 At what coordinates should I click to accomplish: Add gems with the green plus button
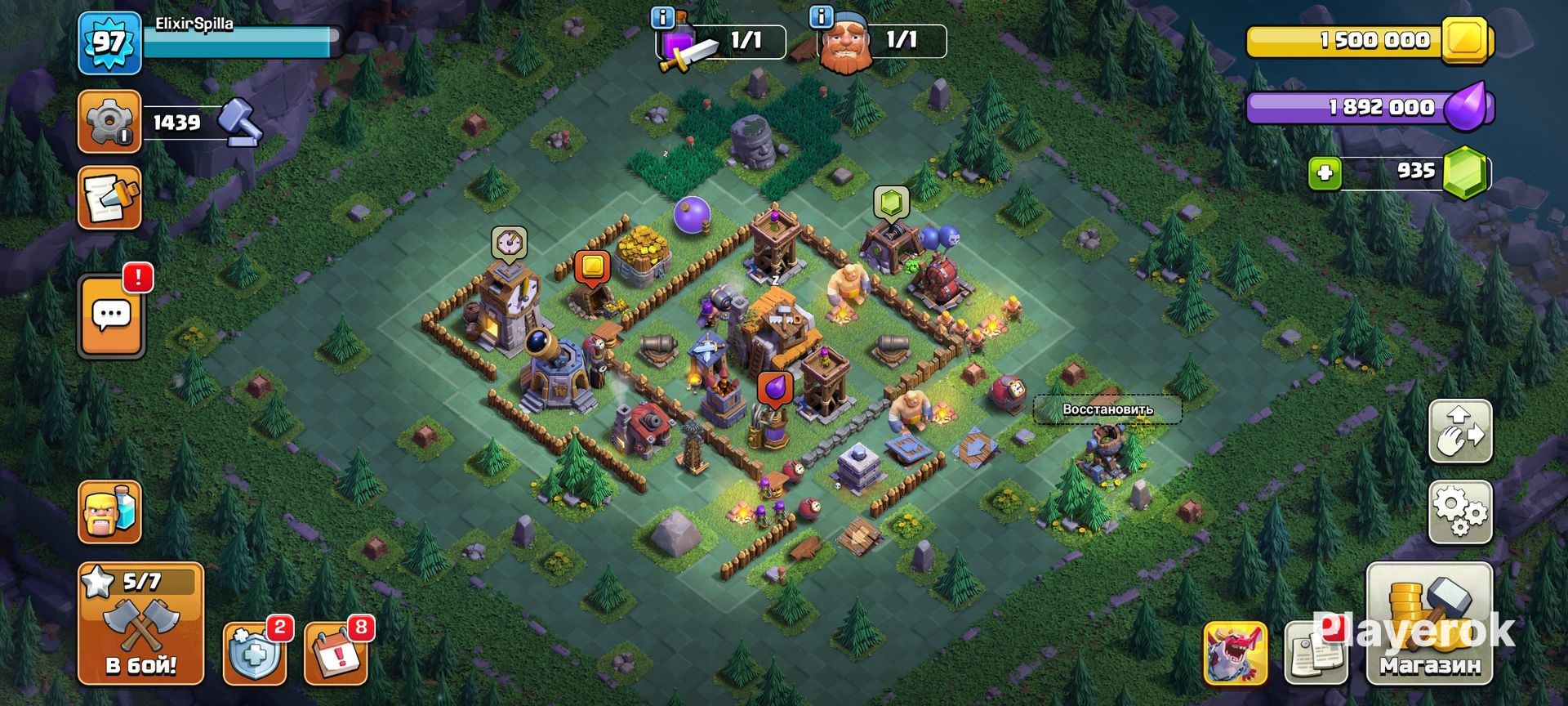[1325, 173]
